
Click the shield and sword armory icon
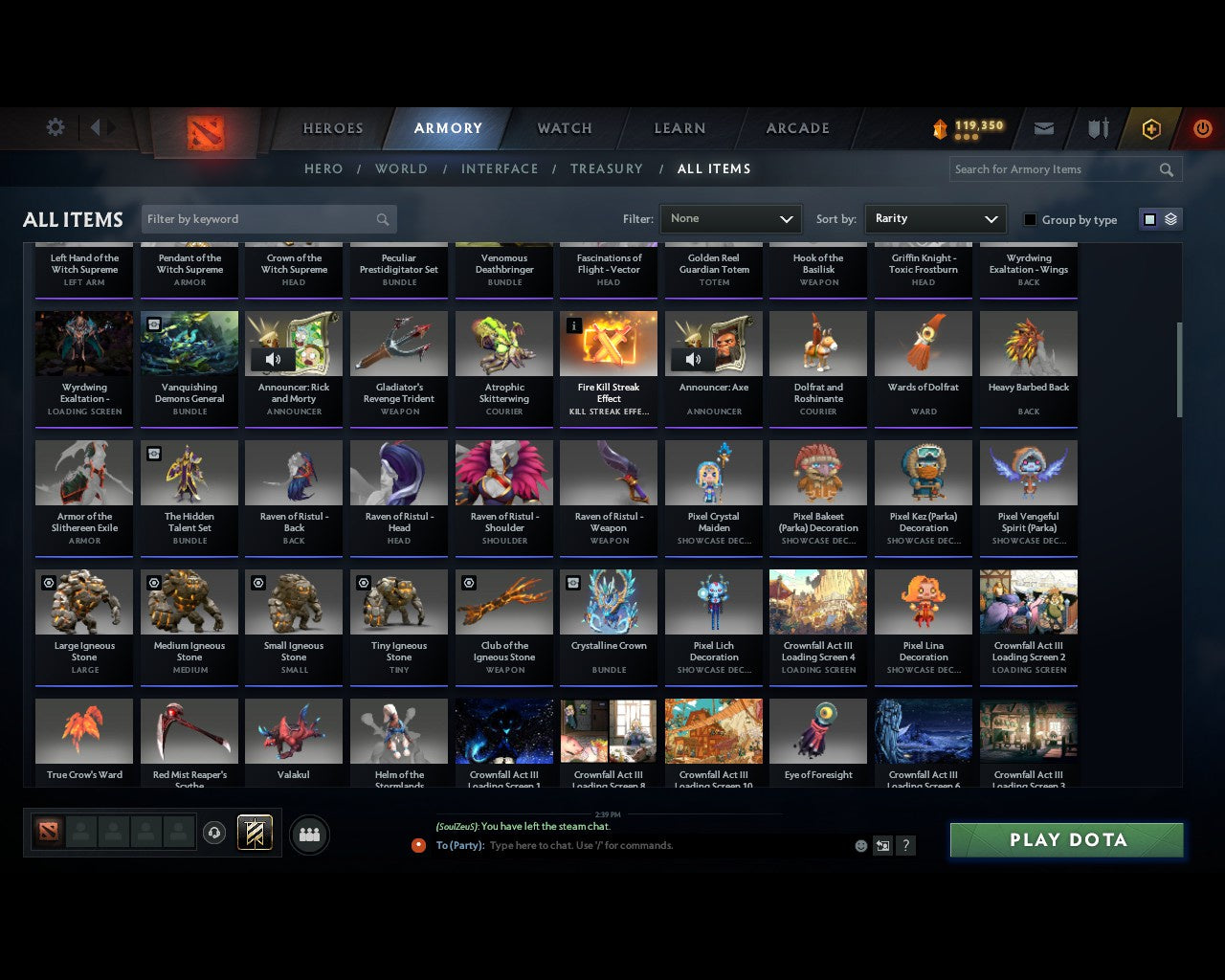point(1097,127)
